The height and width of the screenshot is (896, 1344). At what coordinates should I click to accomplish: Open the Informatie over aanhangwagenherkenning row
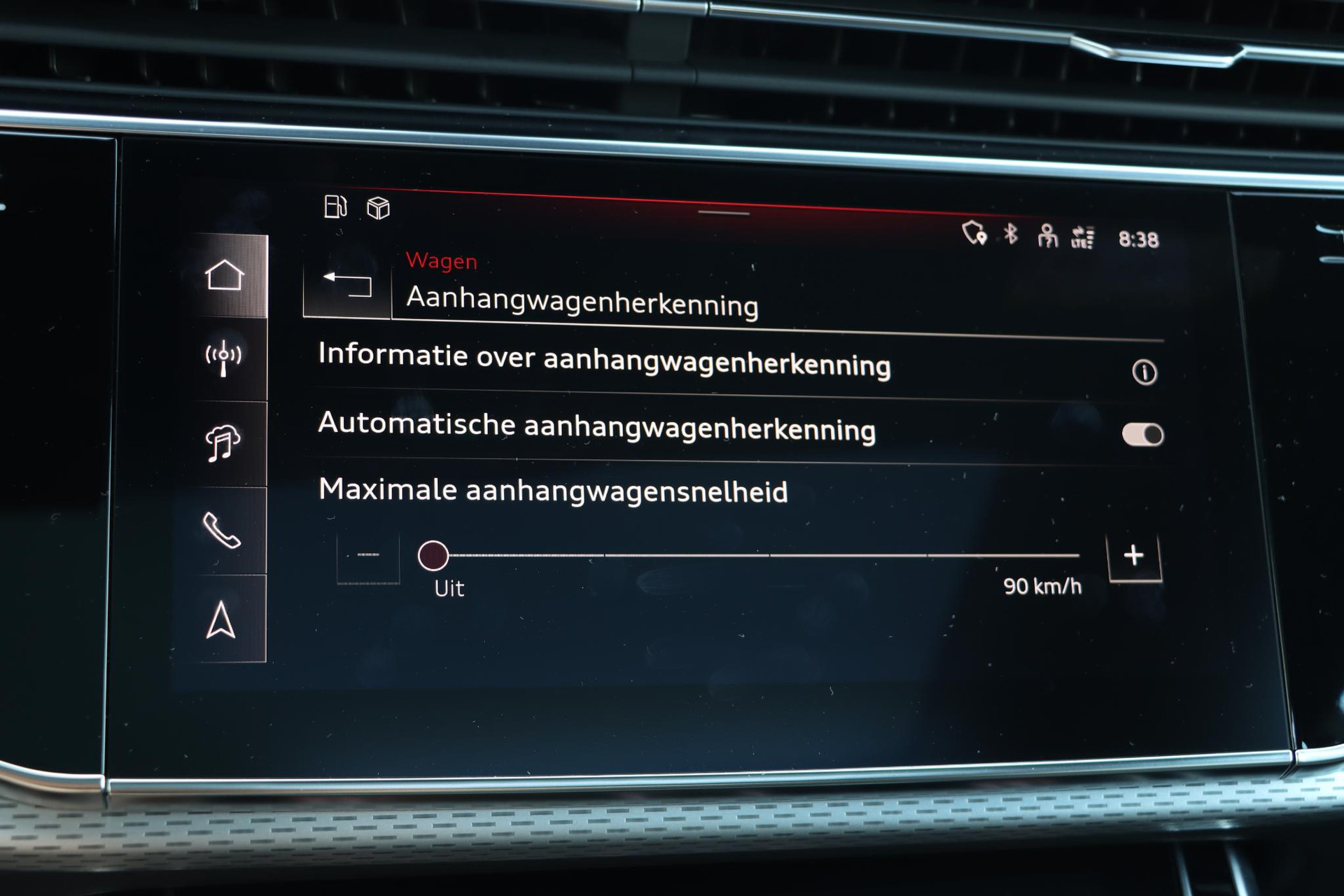coord(603,360)
